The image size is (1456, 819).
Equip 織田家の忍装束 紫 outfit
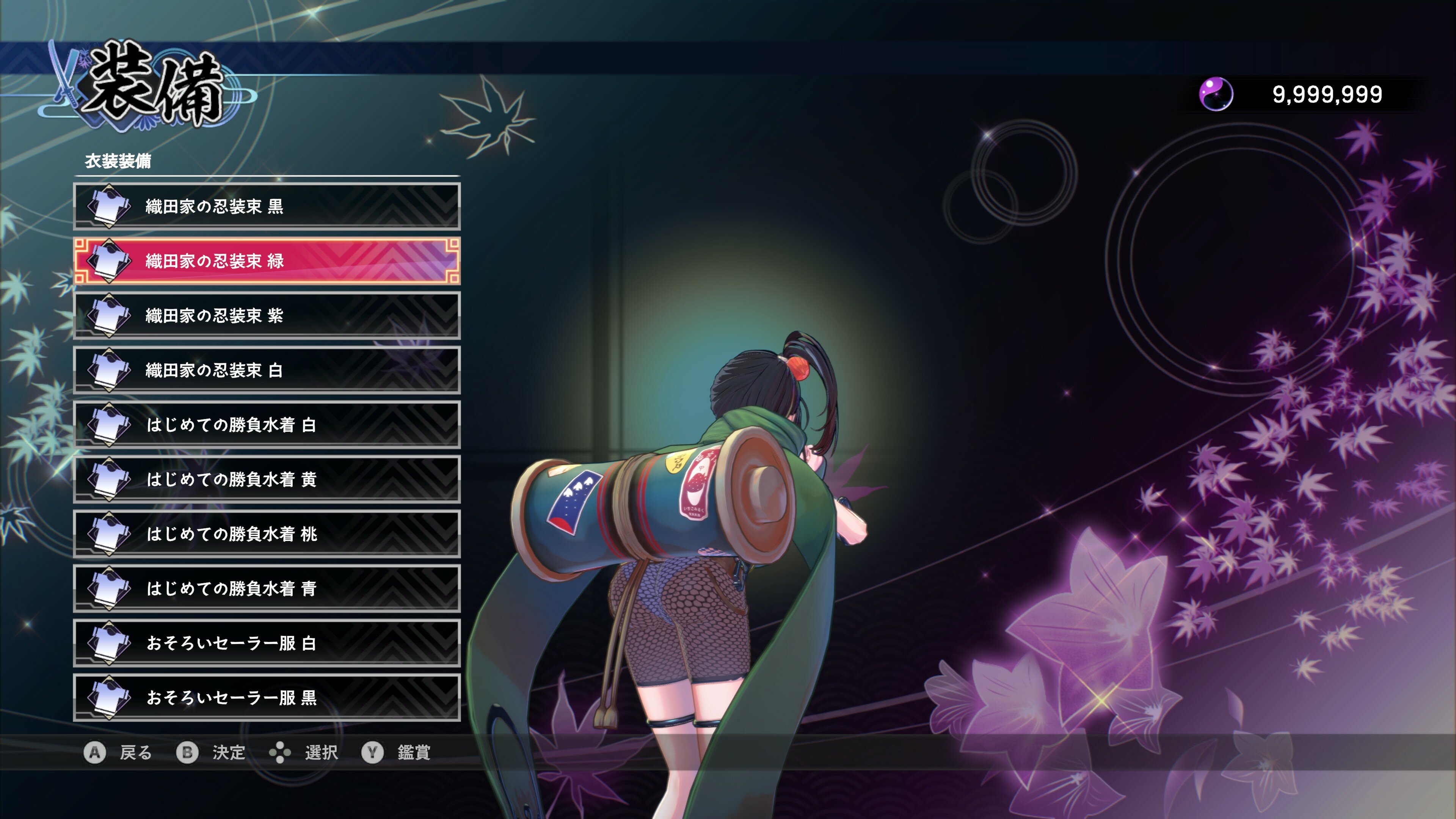click(x=267, y=315)
